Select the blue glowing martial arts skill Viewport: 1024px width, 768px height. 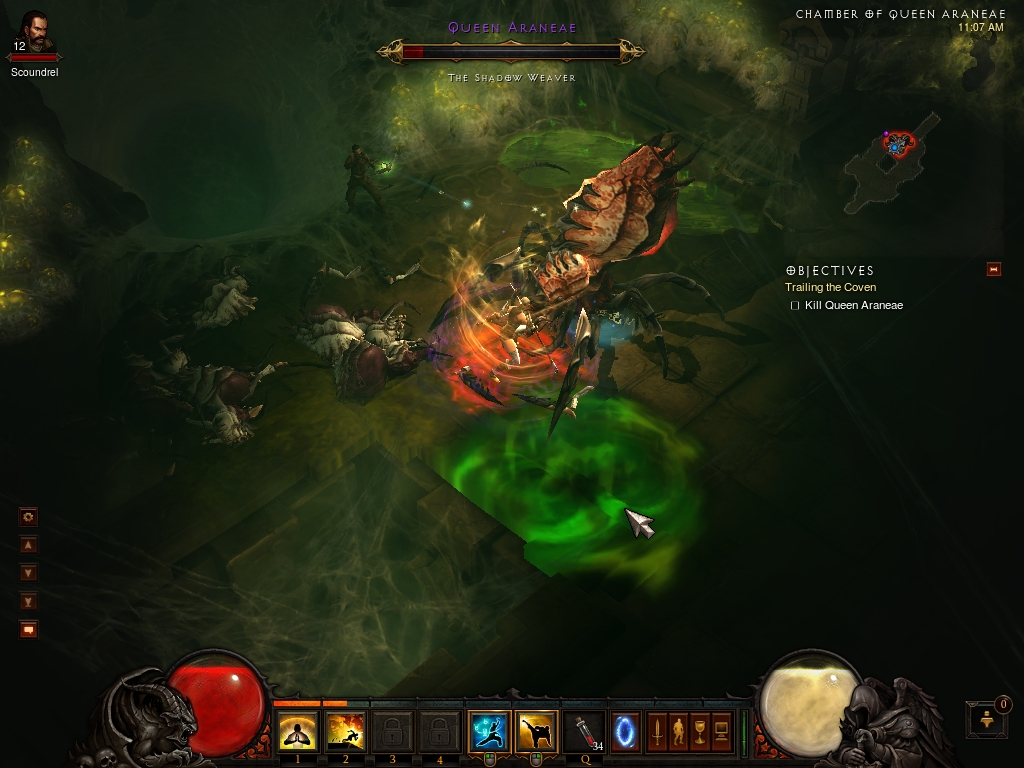click(490, 733)
